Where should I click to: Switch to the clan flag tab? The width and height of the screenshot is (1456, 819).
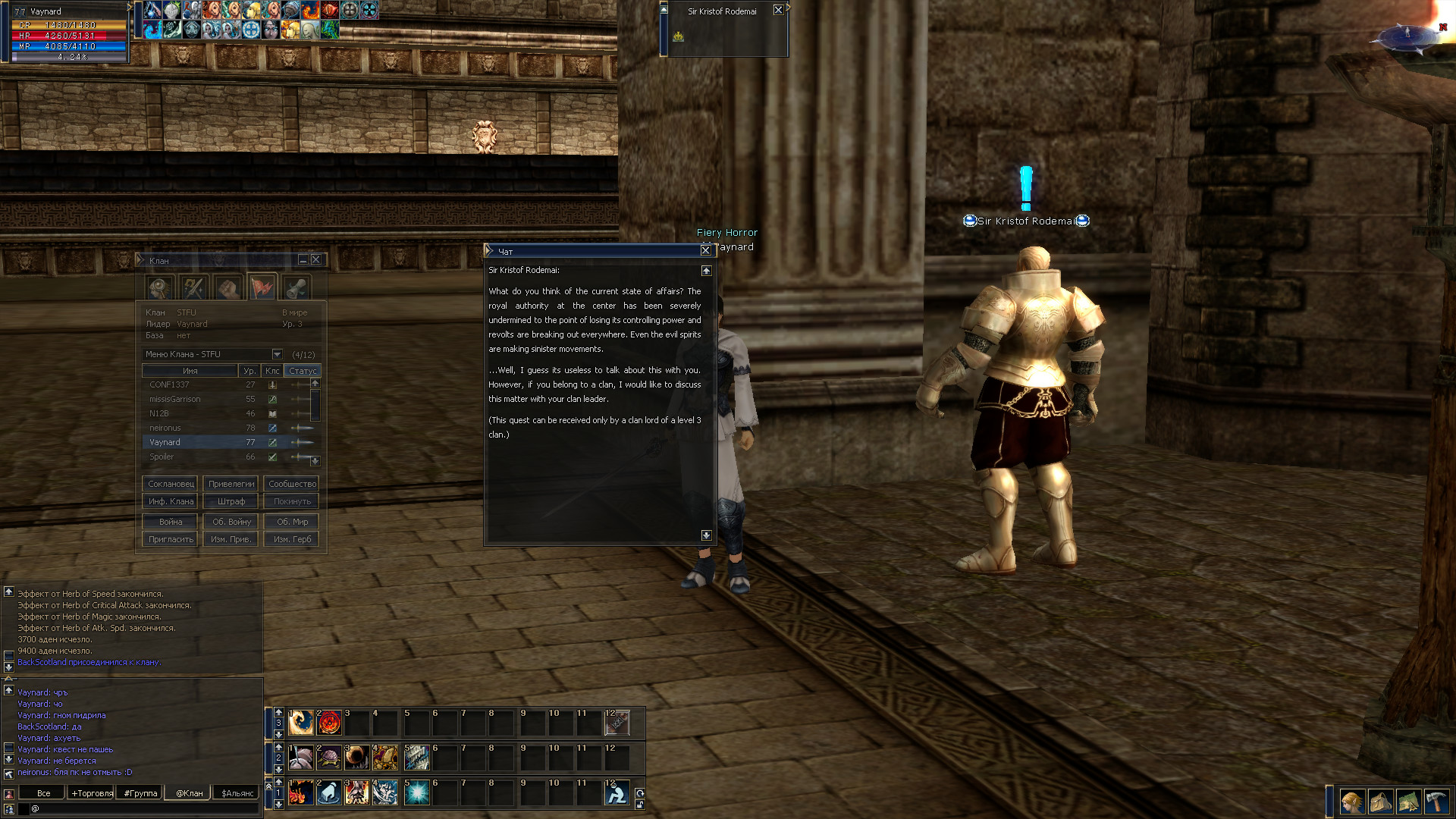(262, 288)
